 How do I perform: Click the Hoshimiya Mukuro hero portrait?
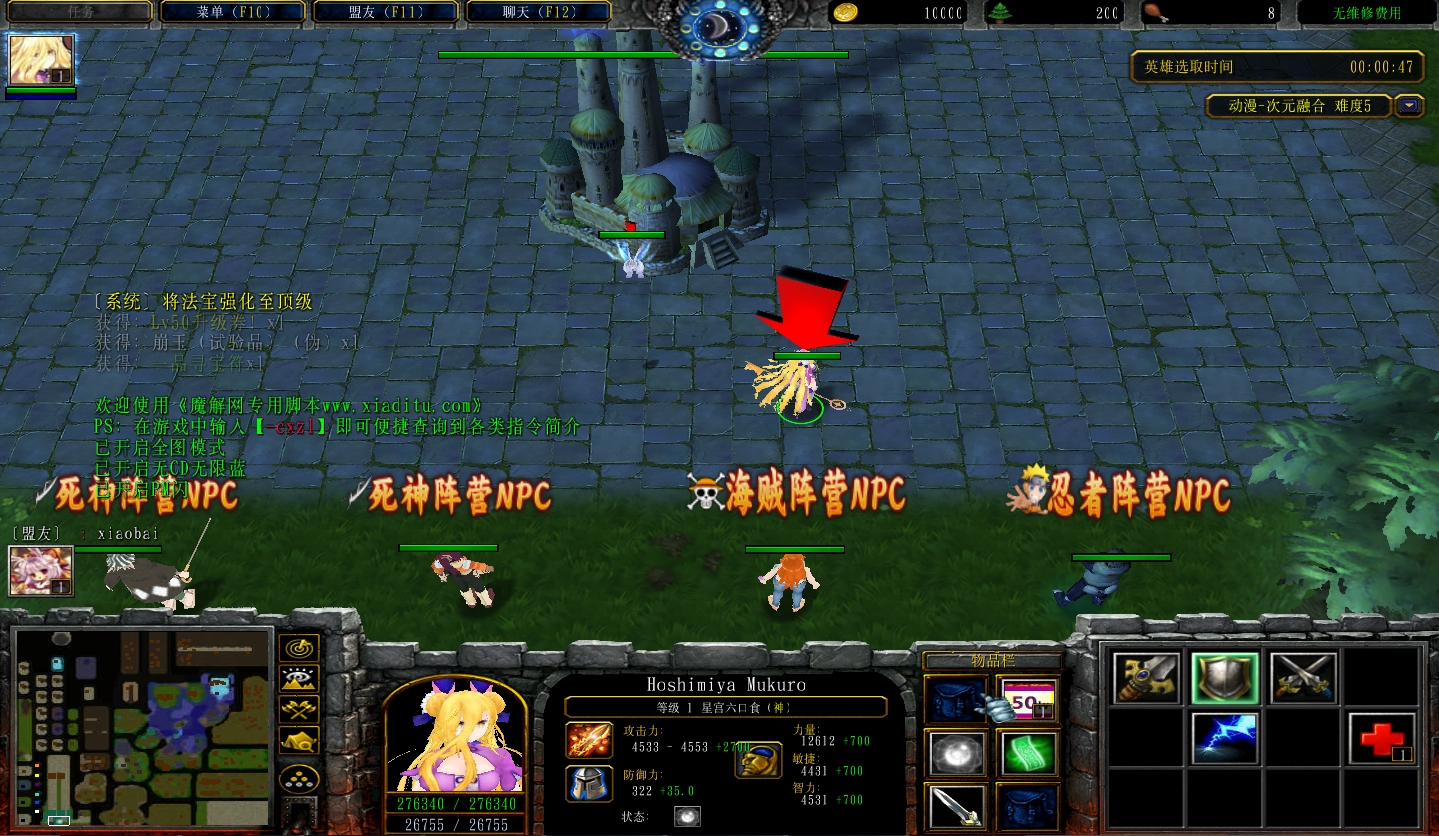(x=455, y=737)
